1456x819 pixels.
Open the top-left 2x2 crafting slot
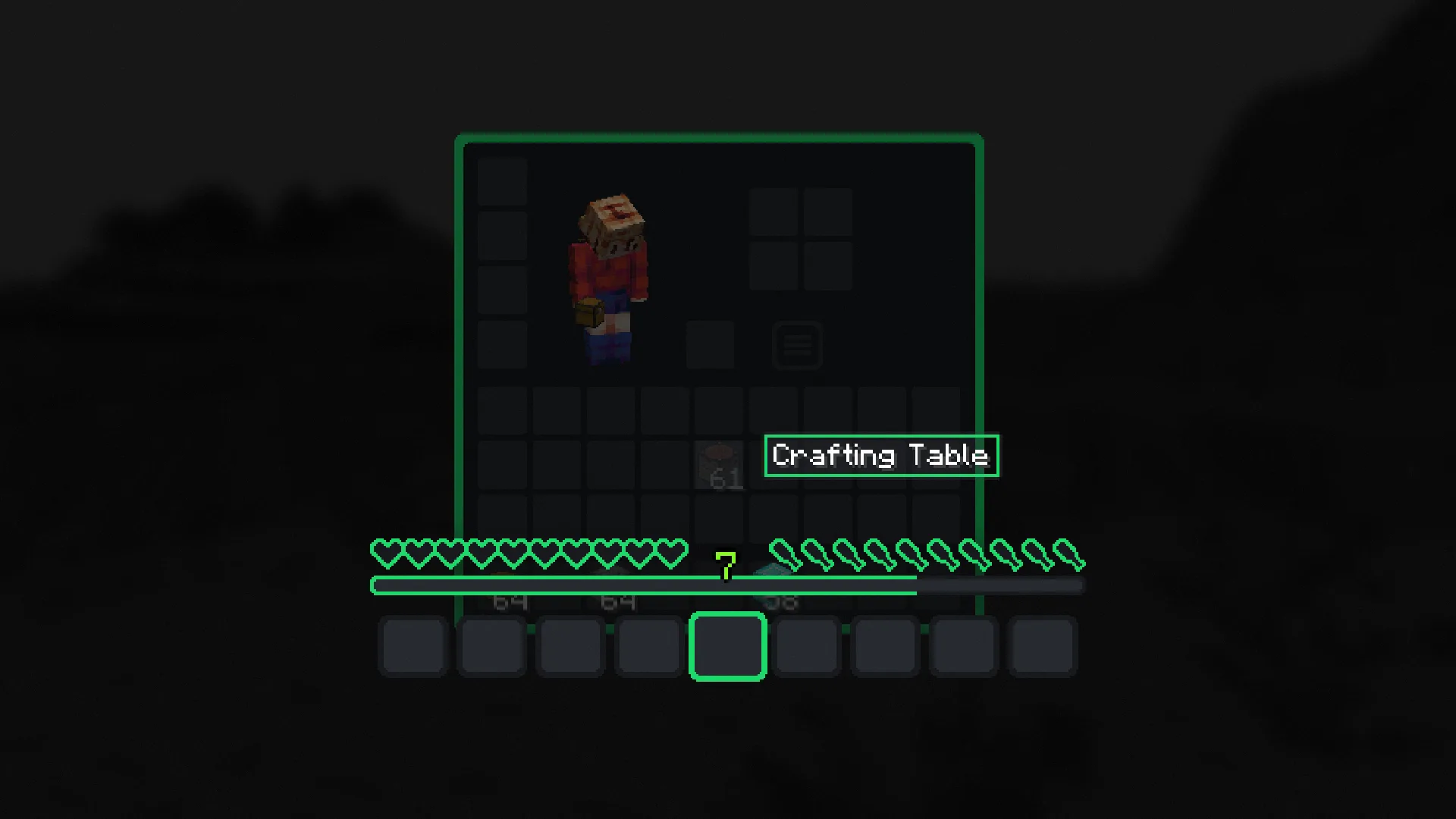[775, 212]
